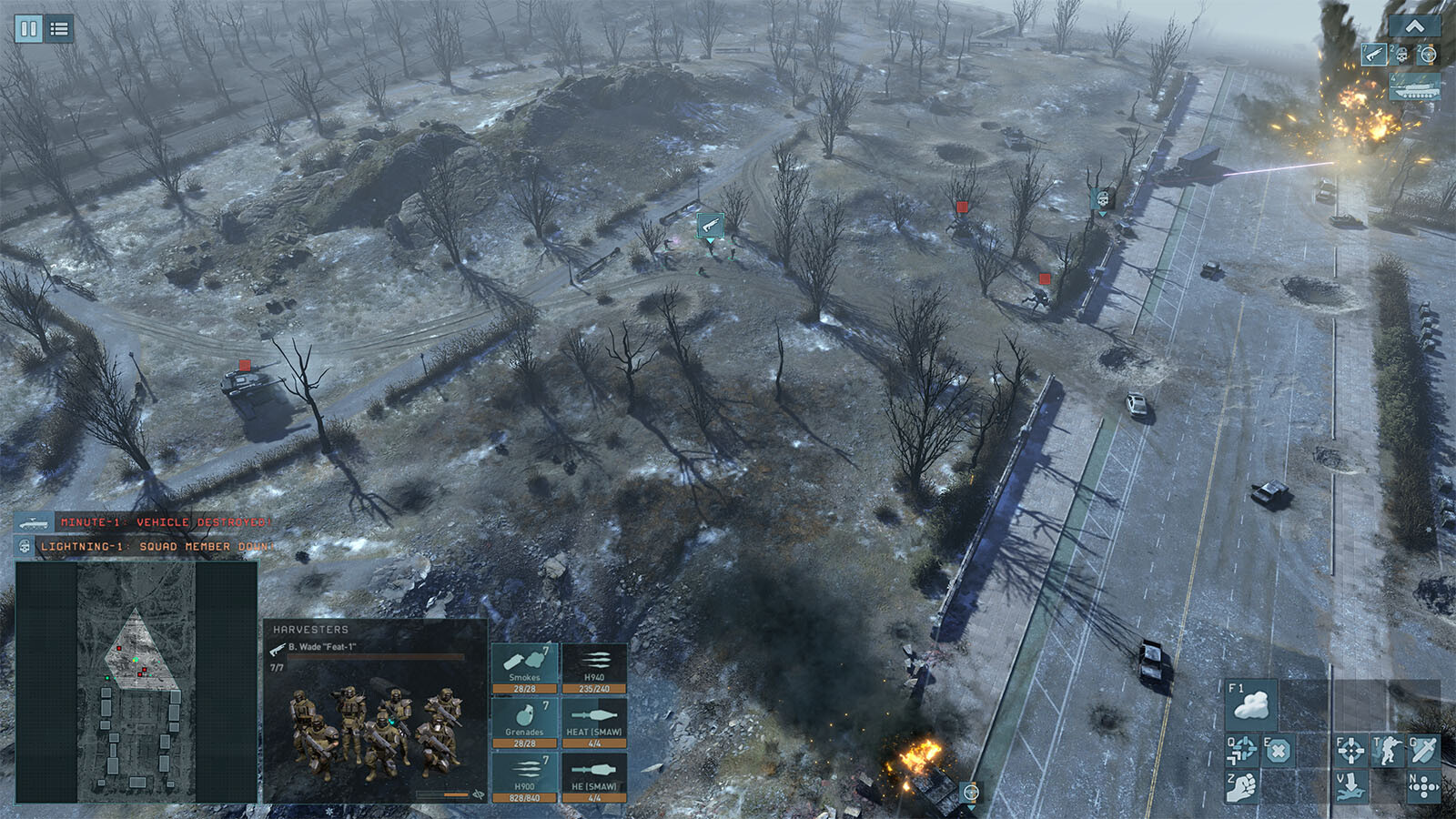Open the list menu button

click(x=59, y=28)
